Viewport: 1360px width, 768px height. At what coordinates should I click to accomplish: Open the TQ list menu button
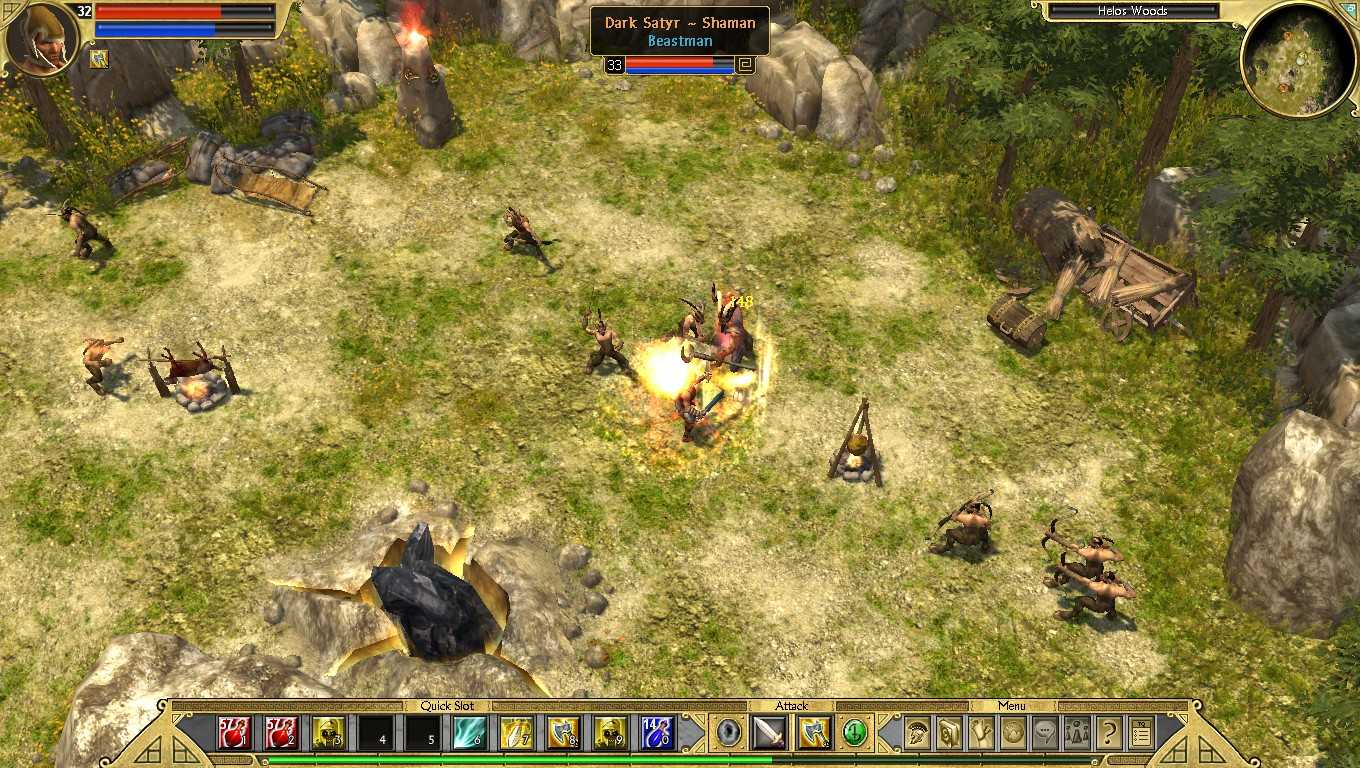[x=1141, y=733]
